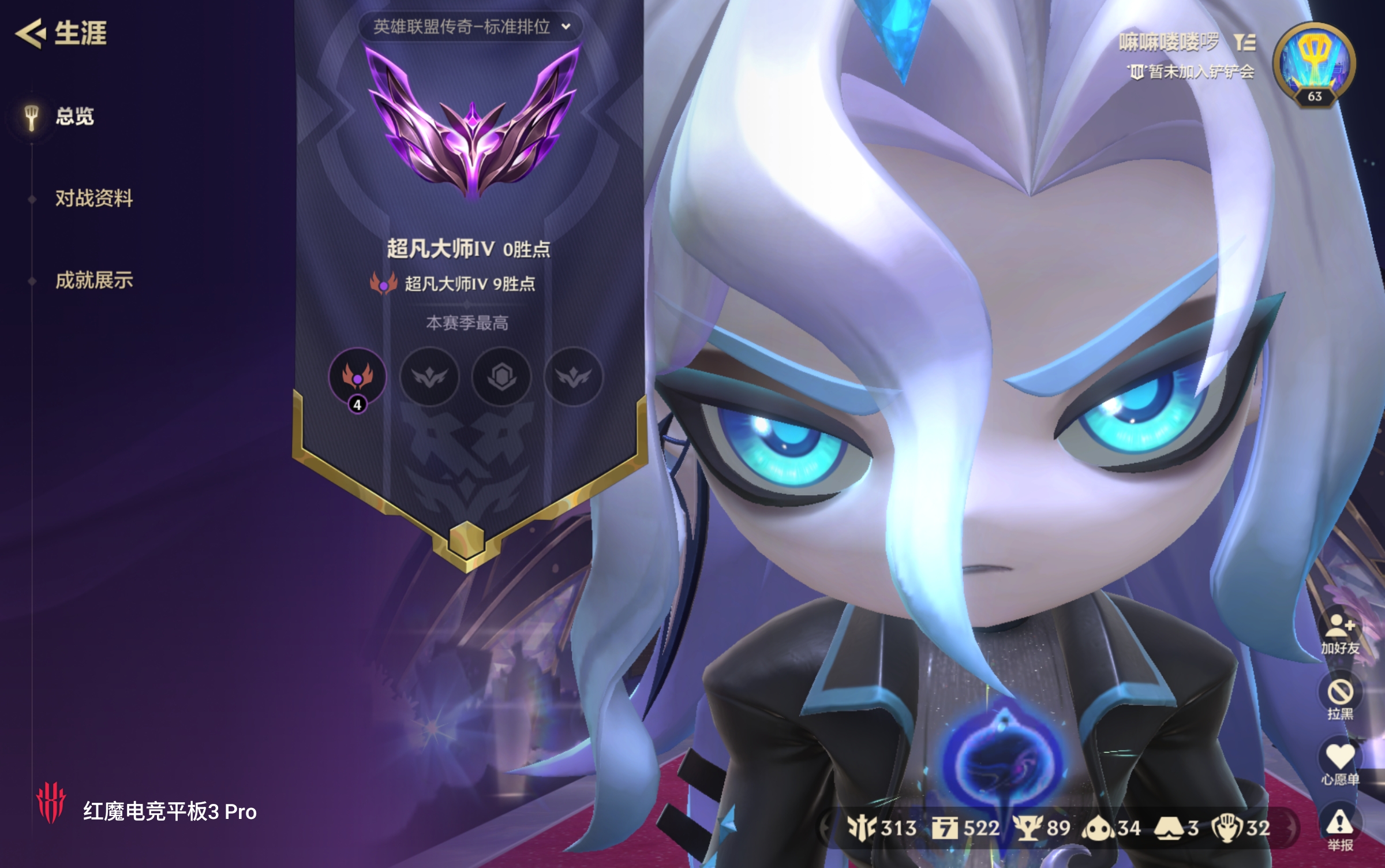Select the hexagon-shaped grey season badge
The height and width of the screenshot is (868, 1385).
501,377
